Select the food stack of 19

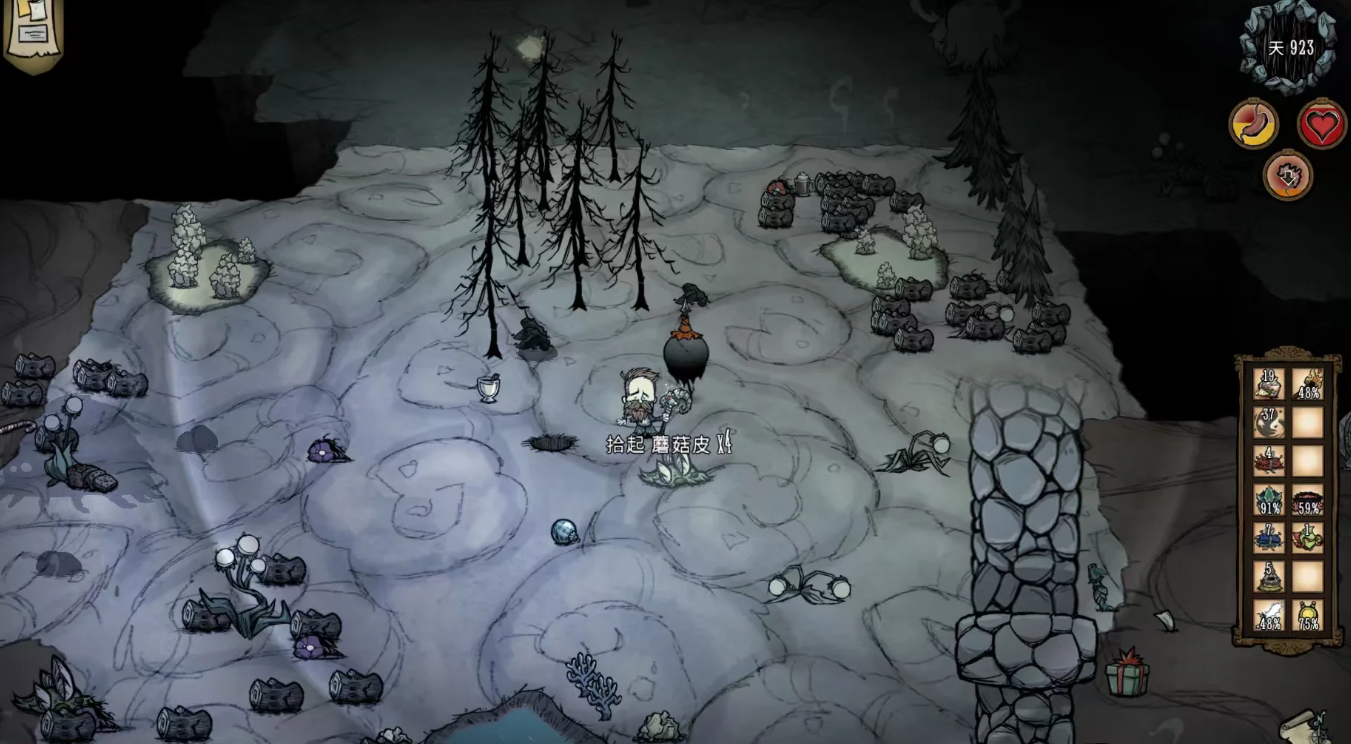coord(1269,385)
